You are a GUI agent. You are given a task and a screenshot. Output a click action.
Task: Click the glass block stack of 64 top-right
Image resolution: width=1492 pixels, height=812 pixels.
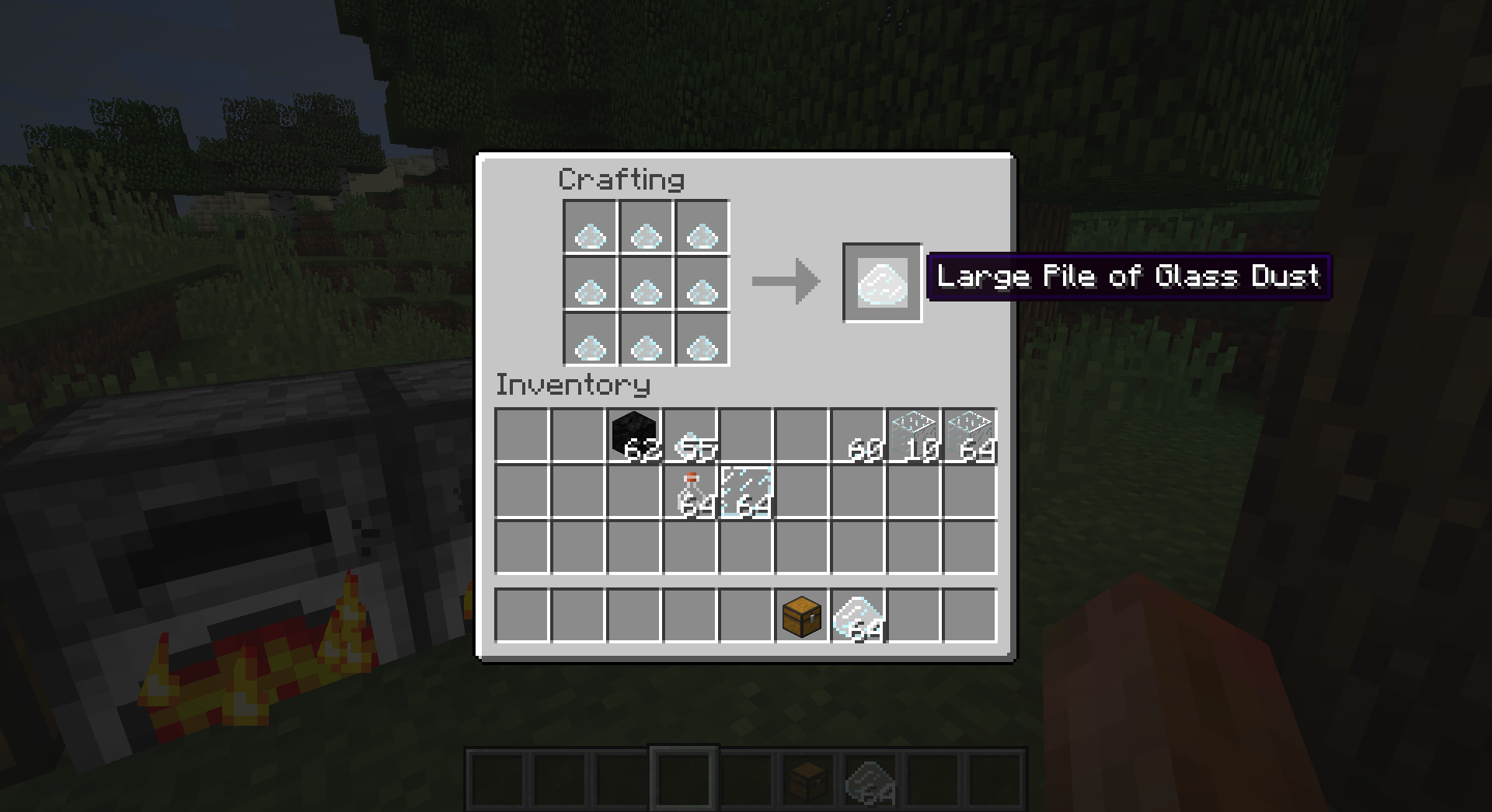coord(969,435)
